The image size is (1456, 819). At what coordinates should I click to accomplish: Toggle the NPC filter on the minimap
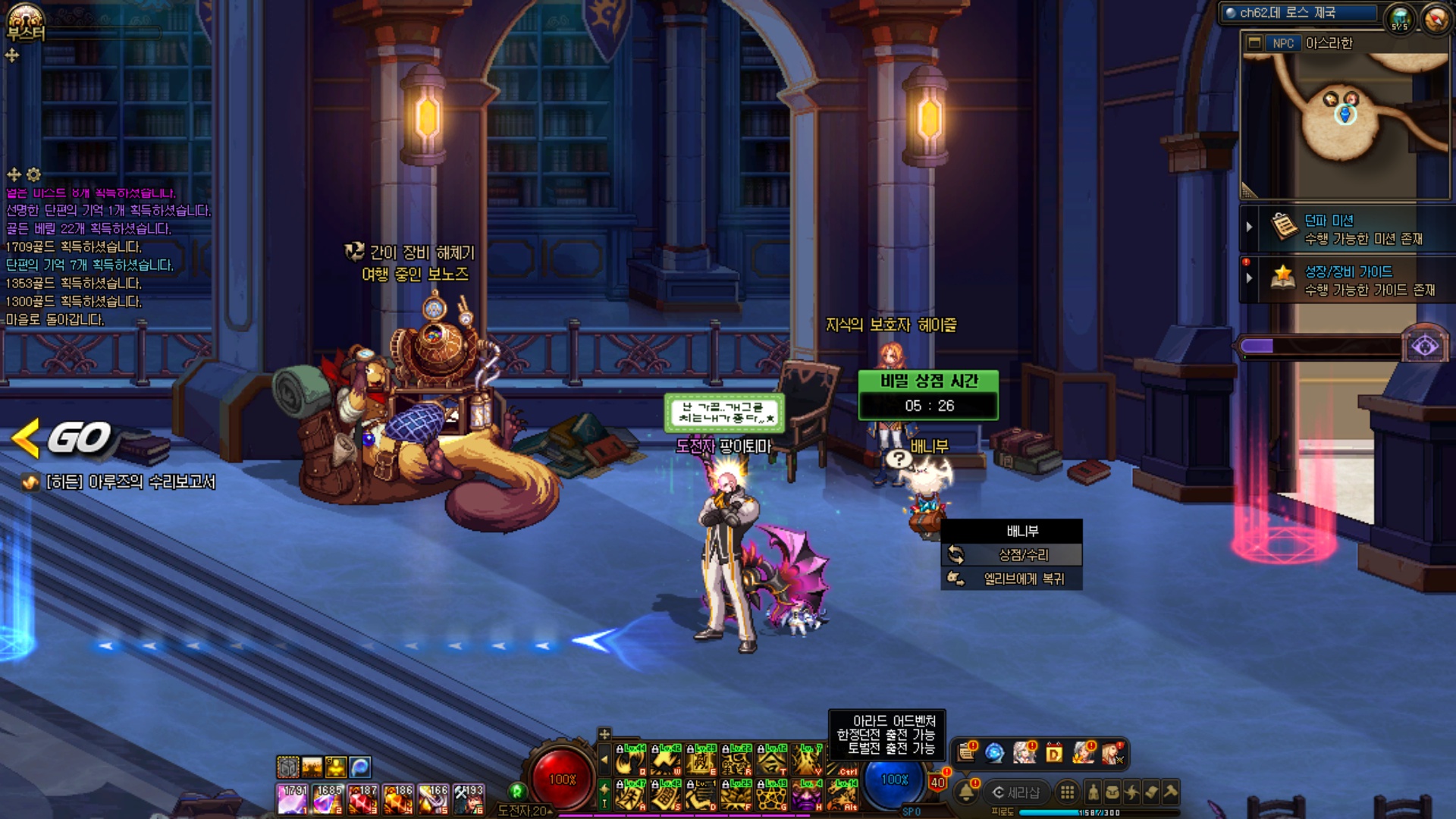point(1282,43)
